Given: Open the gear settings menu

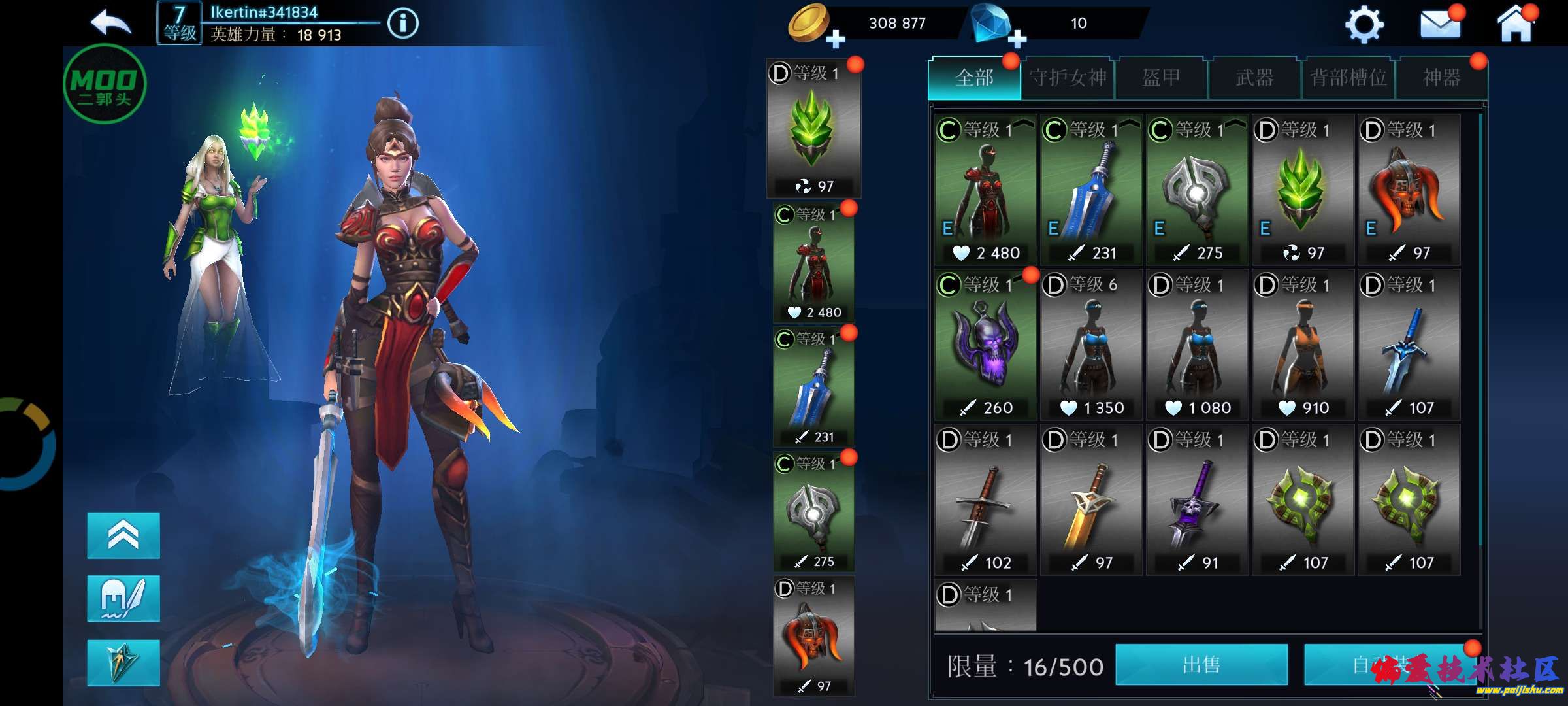Looking at the screenshot, I should click(x=1364, y=25).
